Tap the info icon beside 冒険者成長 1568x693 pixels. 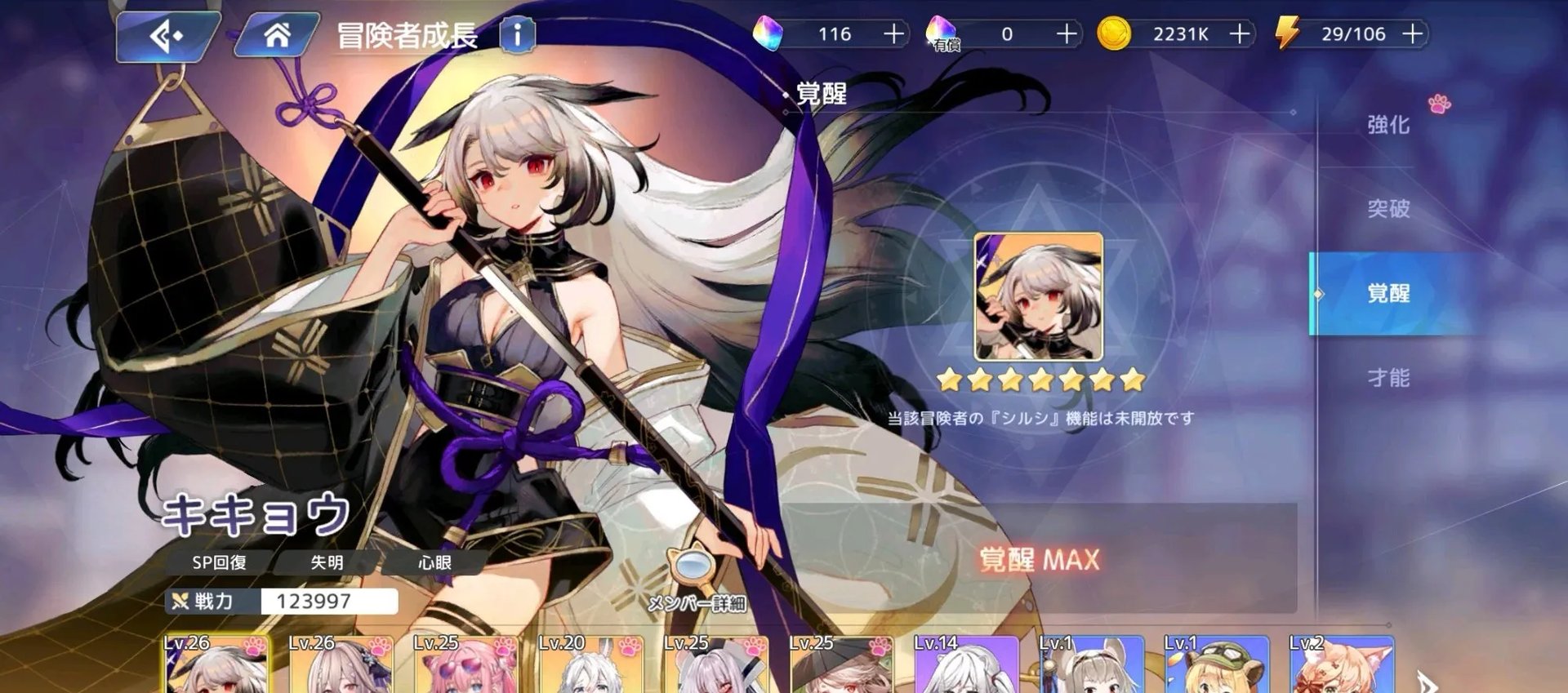[517, 35]
